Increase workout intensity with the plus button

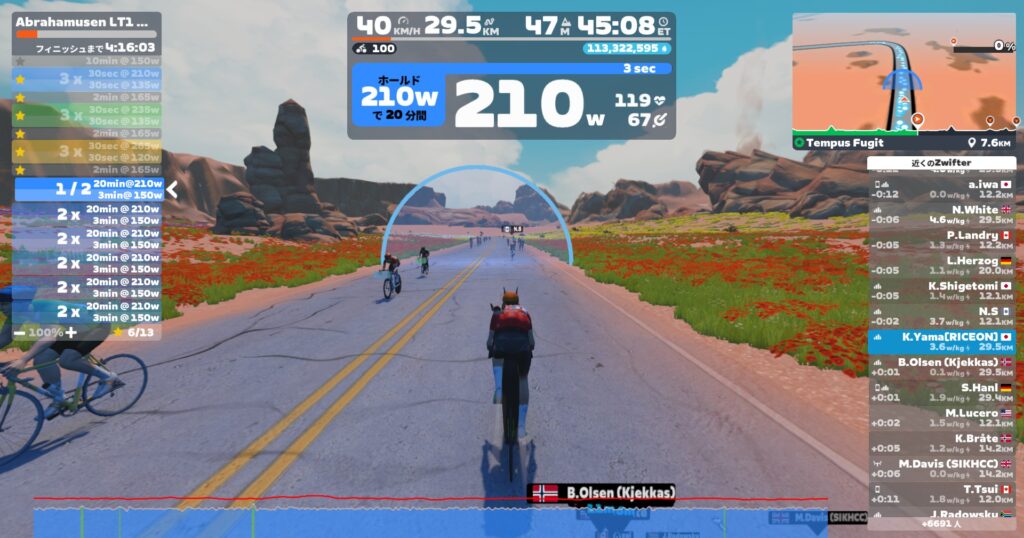click(x=70, y=332)
